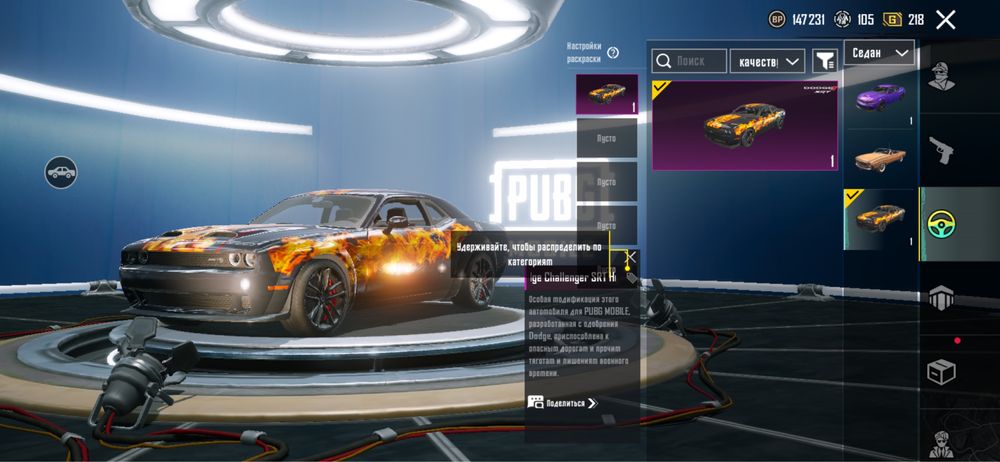Switch to the pistol weapons category
This screenshot has height=462, width=1000.
[942, 151]
